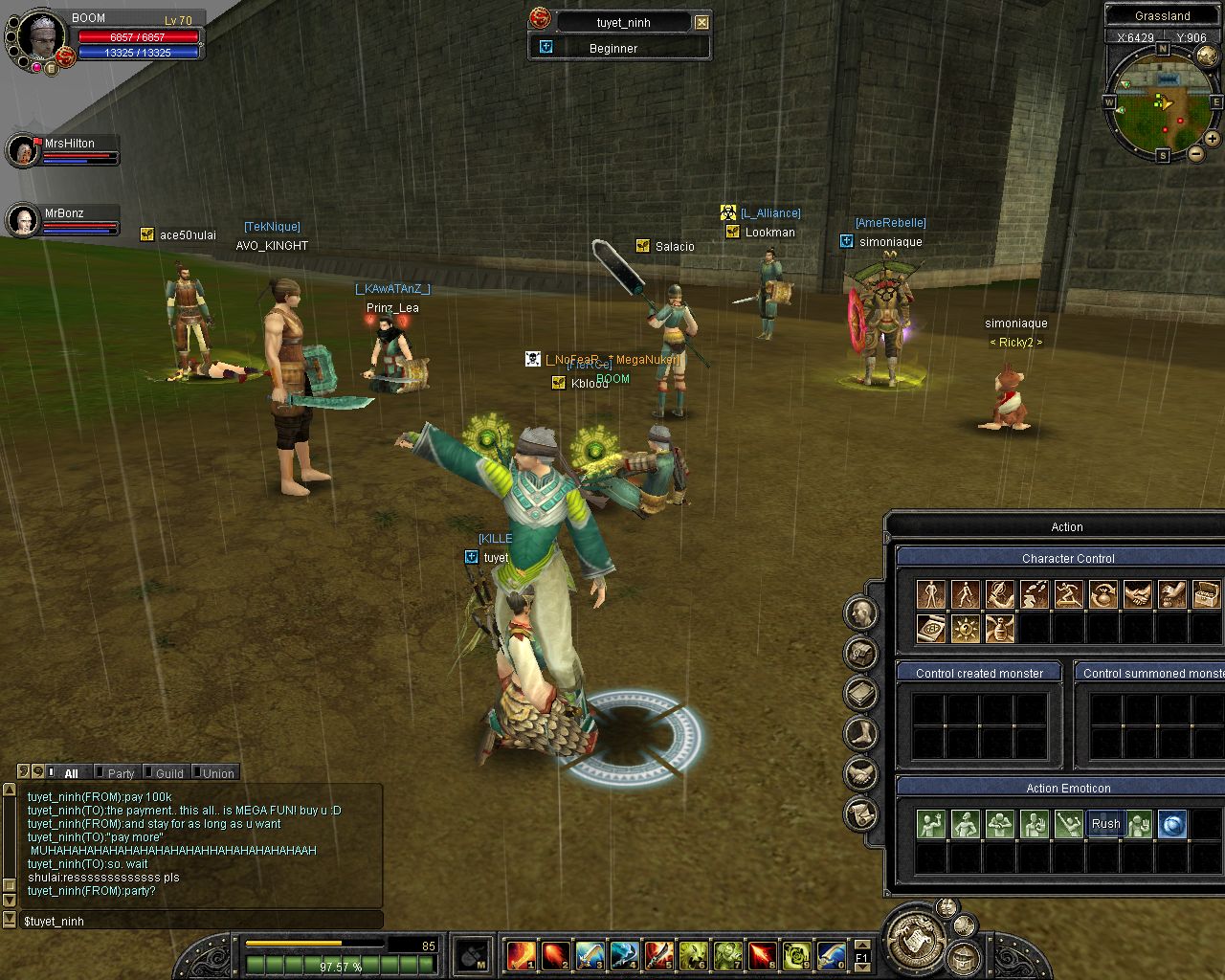Viewport: 1225px width, 980px height.
Task: Switch chat to the Party tab
Action: tap(118, 773)
